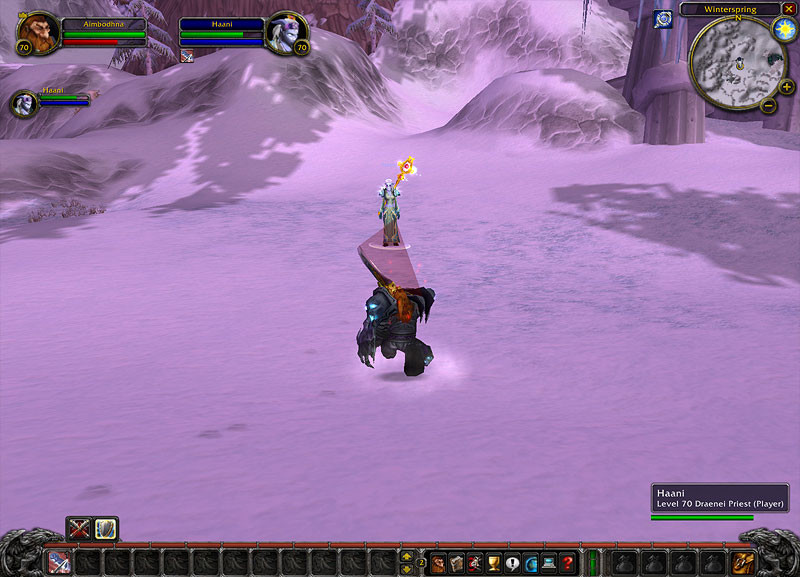Screen dimensions: 800x577
Task: Select party member Haani's small frame
Action: [24, 103]
